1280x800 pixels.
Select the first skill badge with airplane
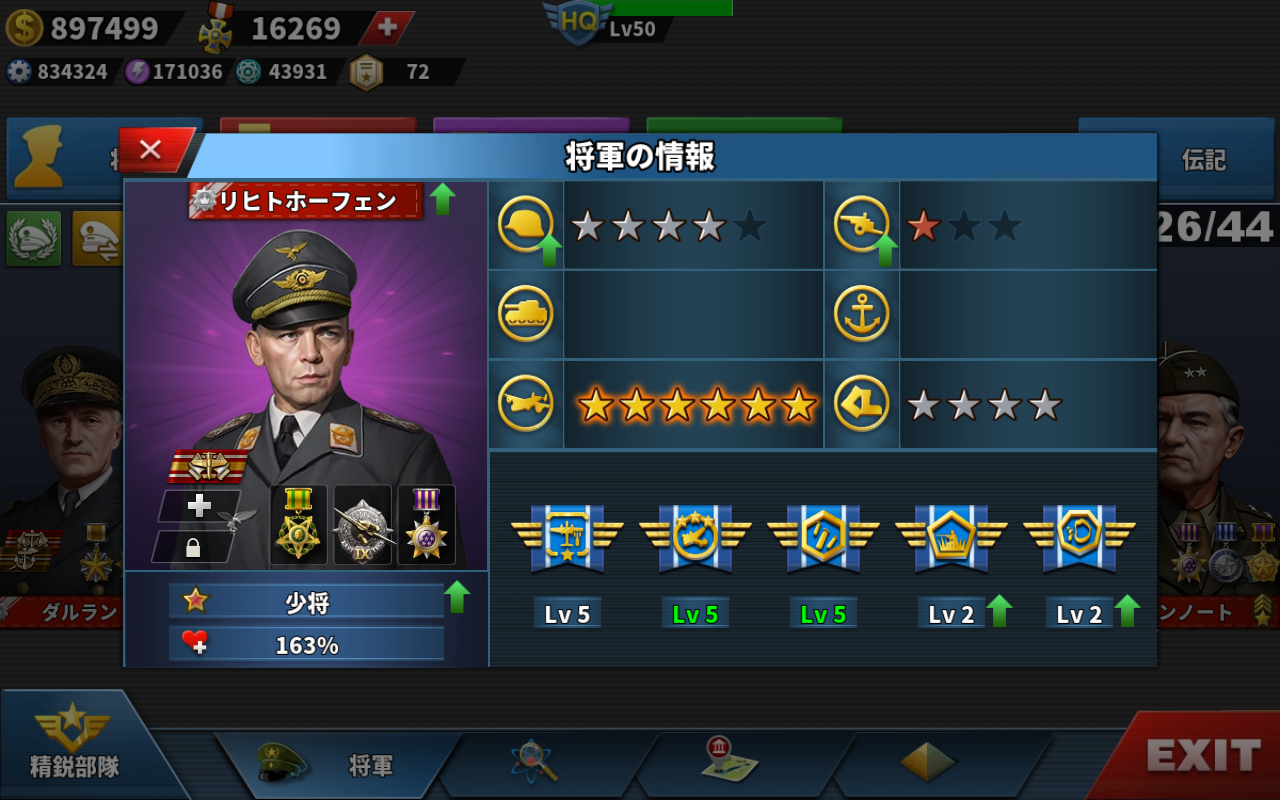pos(567,539)
